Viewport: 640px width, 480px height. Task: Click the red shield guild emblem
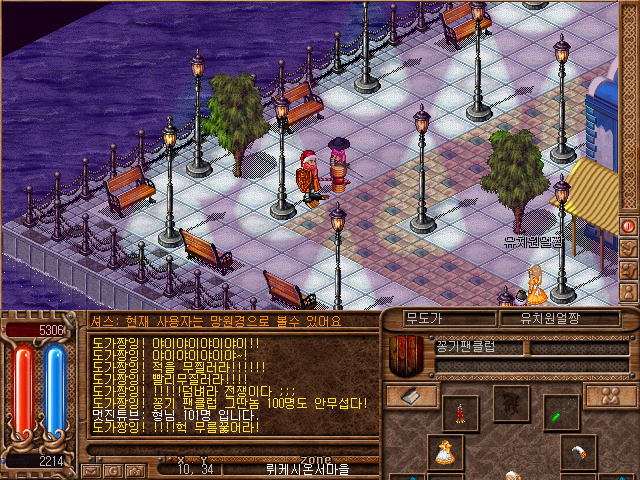[407, 353]
